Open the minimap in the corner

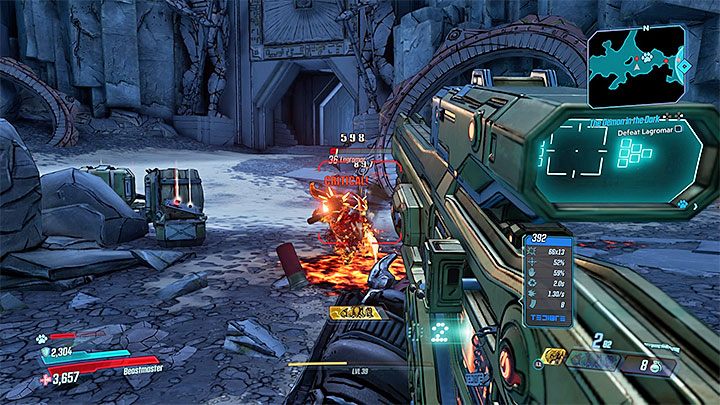(637, 65)
